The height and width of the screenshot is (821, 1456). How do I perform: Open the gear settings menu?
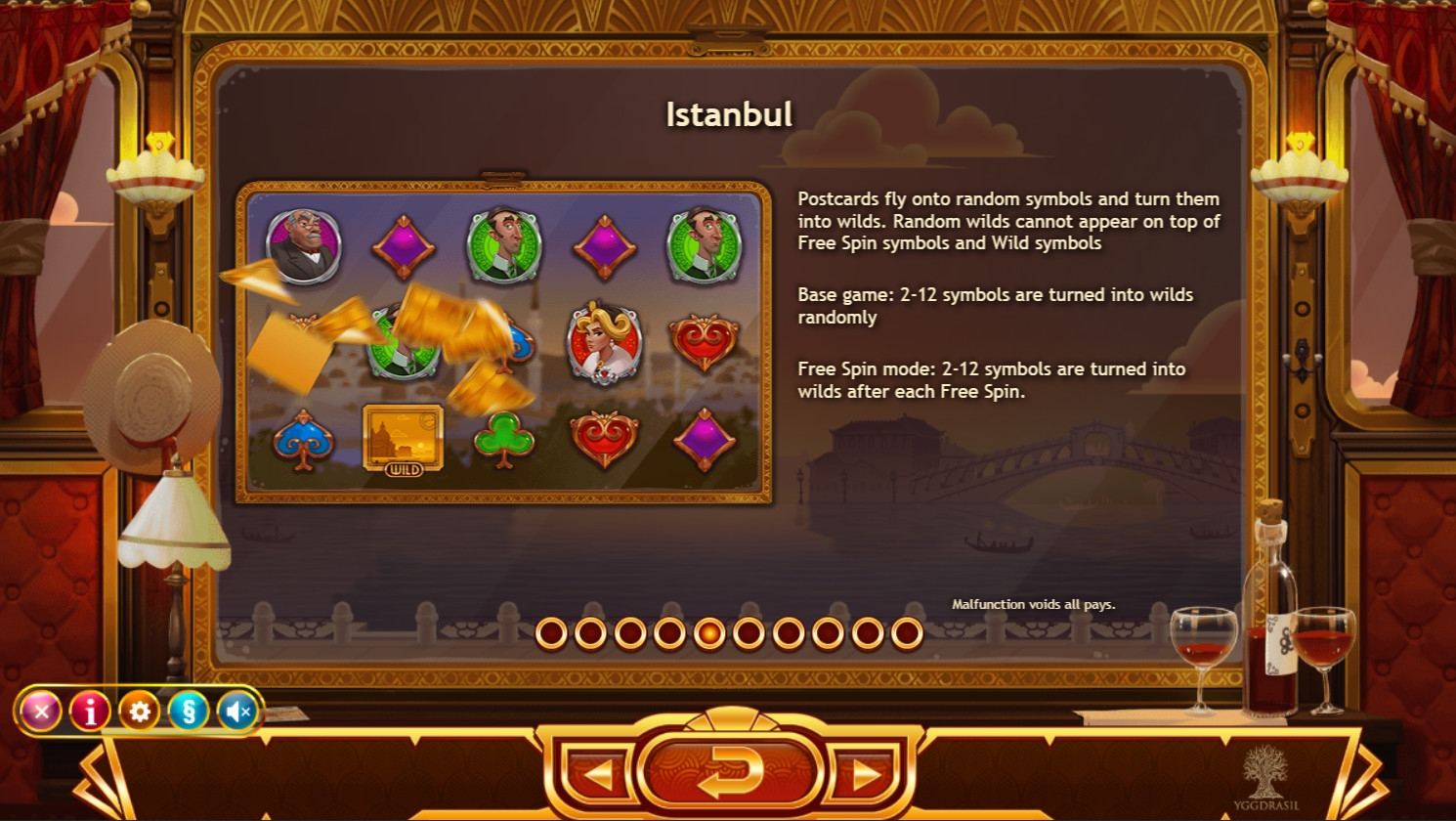pyautogui.click(x=139, y=712)
